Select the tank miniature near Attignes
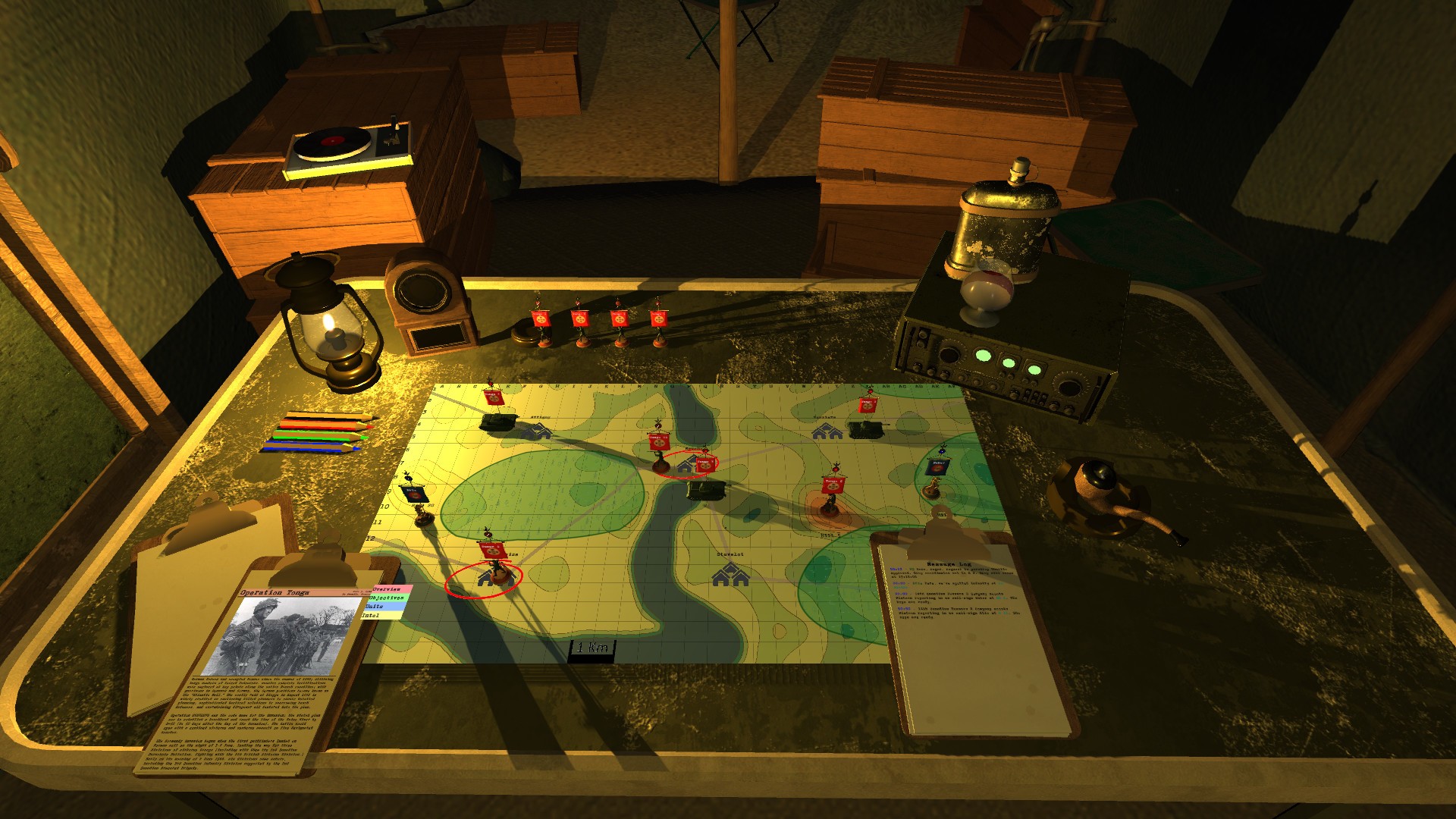 [x=498, y=423]
